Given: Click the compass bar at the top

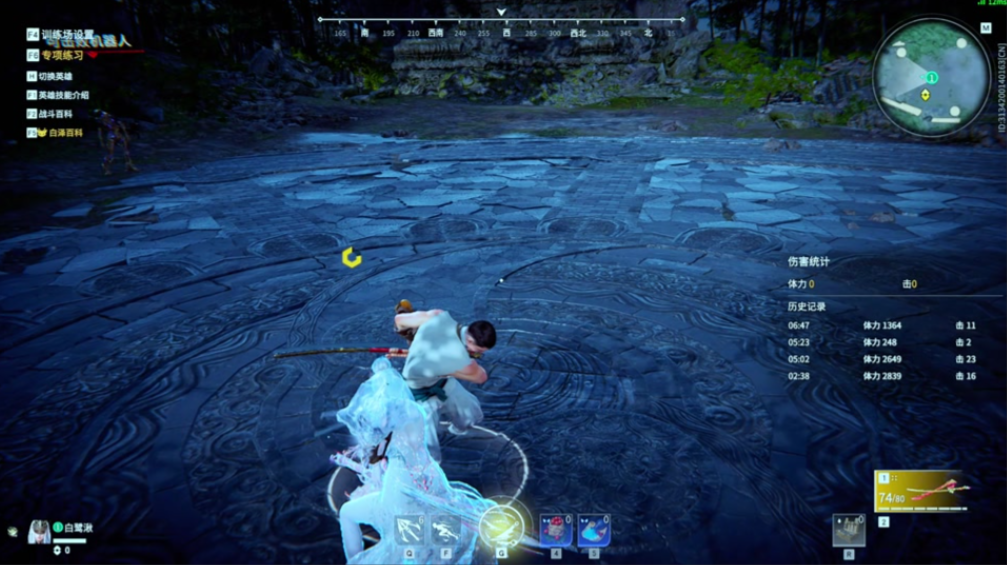Looking at the screenshot, I should point(501,26).
